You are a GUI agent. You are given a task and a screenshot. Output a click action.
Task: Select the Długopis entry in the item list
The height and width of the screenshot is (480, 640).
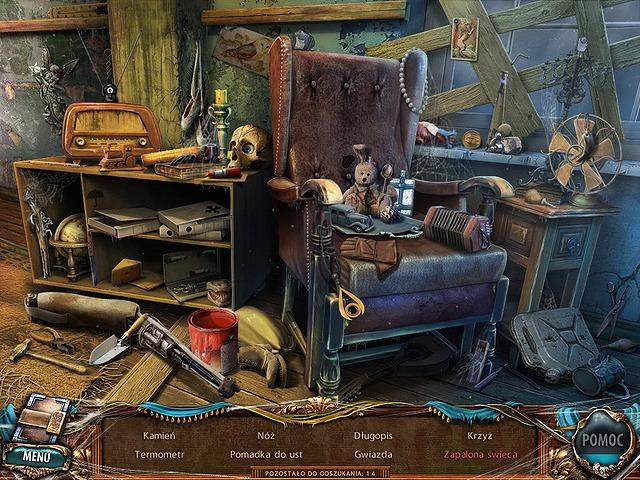373,436
